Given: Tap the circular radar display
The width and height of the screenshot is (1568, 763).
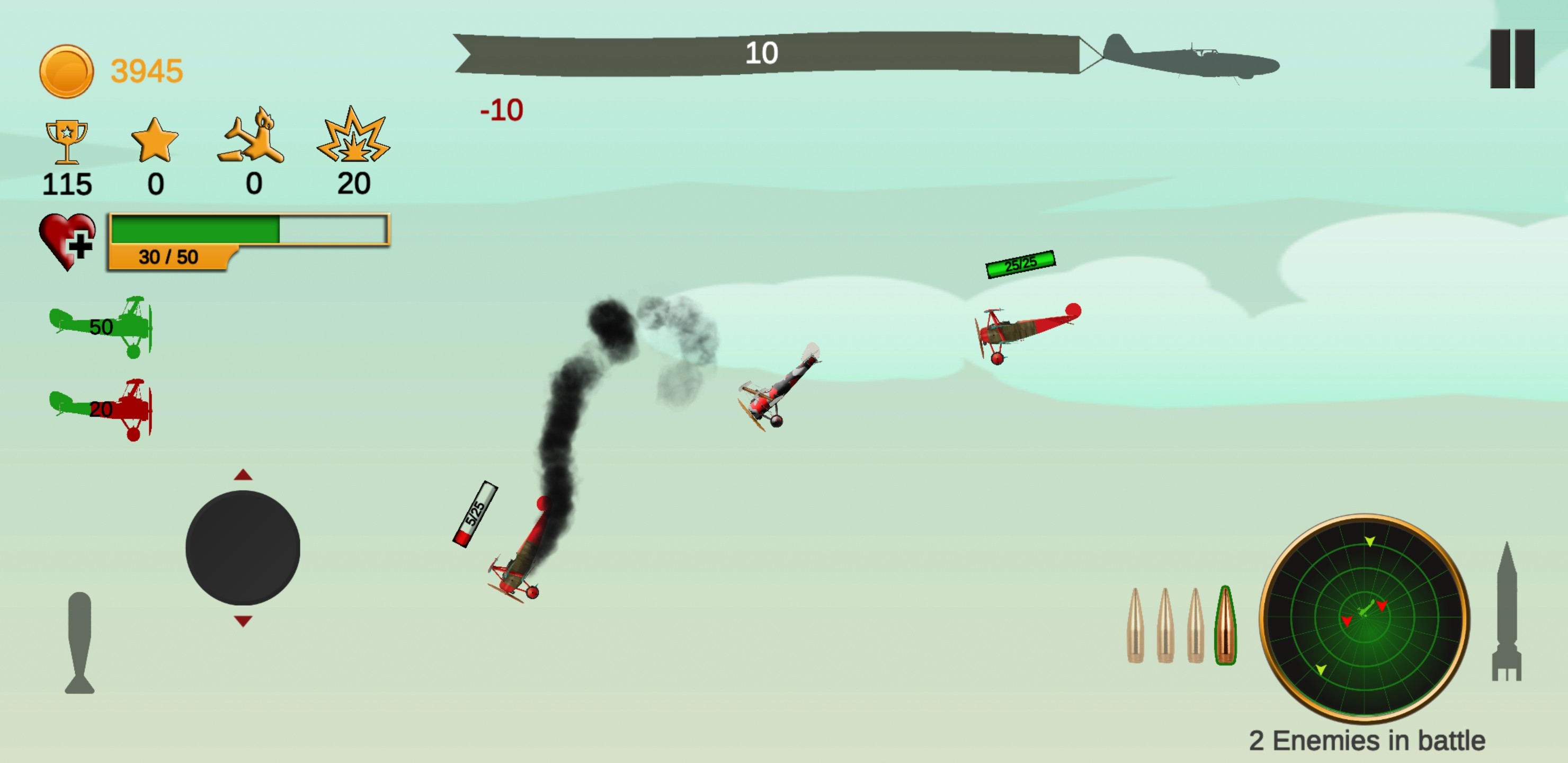Looking at the screenshot, I should [1364, 617].
